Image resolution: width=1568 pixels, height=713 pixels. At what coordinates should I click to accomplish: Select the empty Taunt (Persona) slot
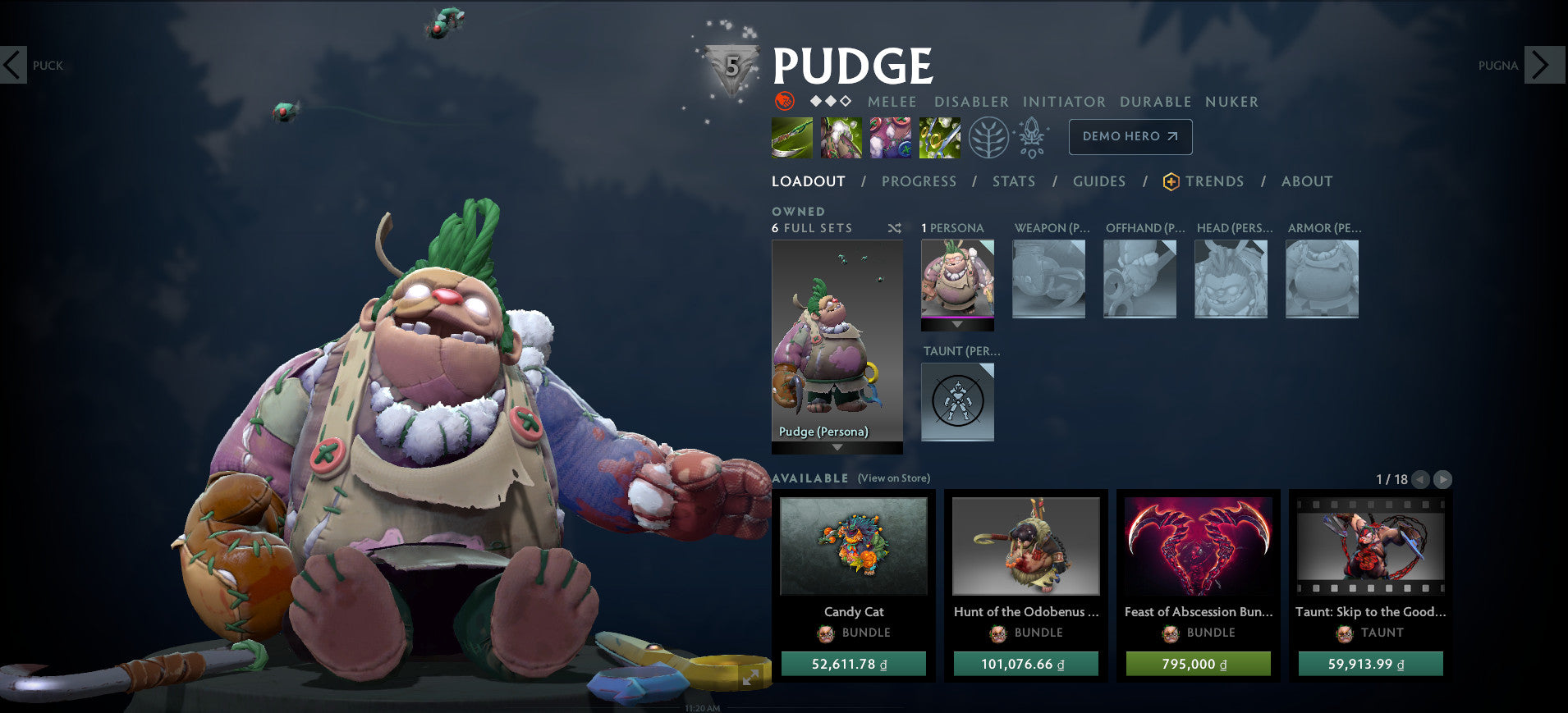tap(957, 401)
